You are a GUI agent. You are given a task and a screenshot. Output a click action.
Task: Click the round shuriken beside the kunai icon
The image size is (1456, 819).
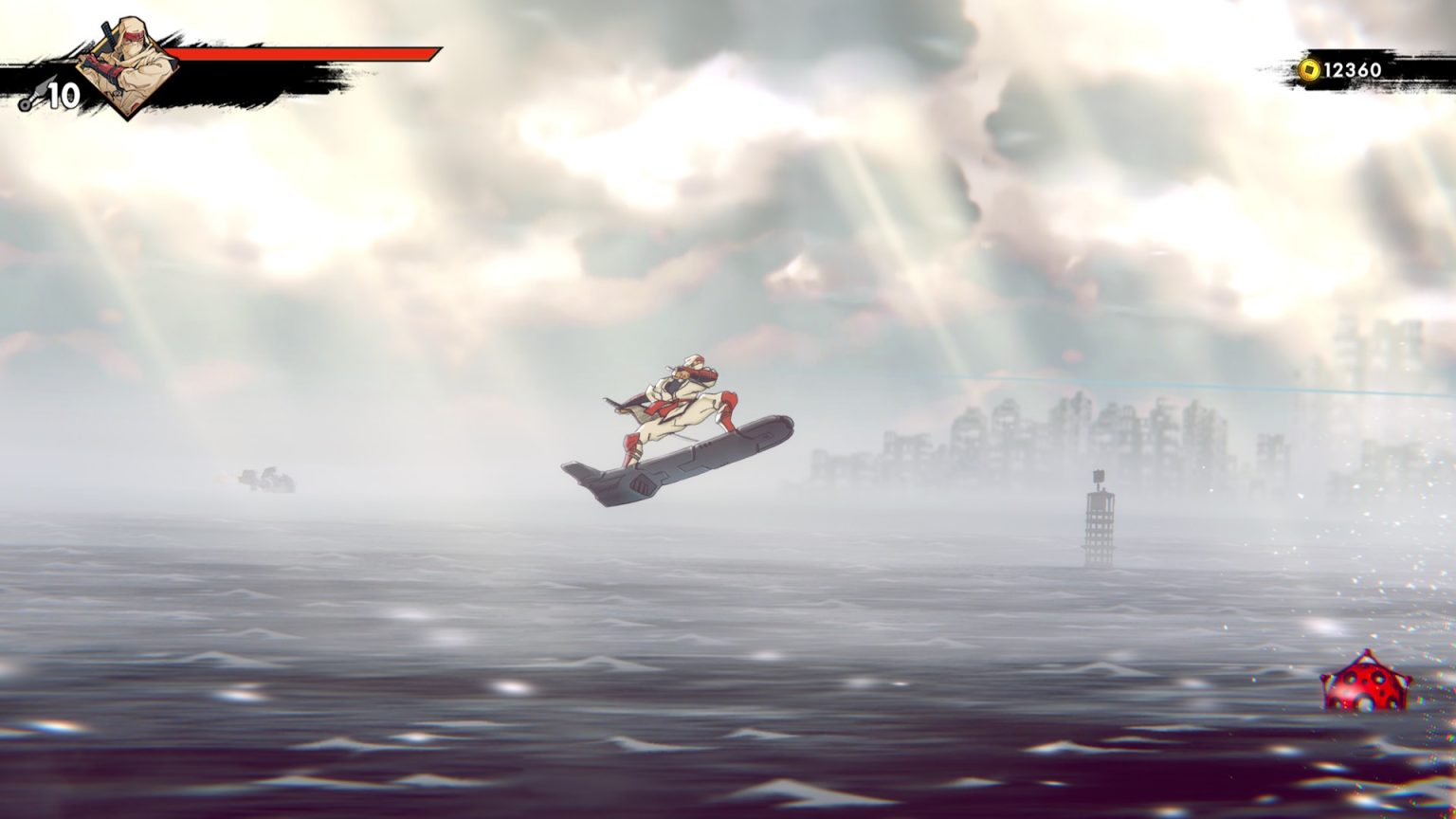pos(24,104)
